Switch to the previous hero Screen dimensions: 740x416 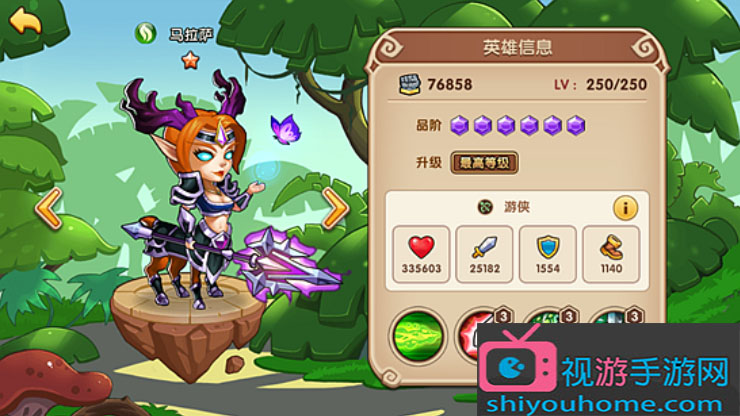click(x=49, y=207)
